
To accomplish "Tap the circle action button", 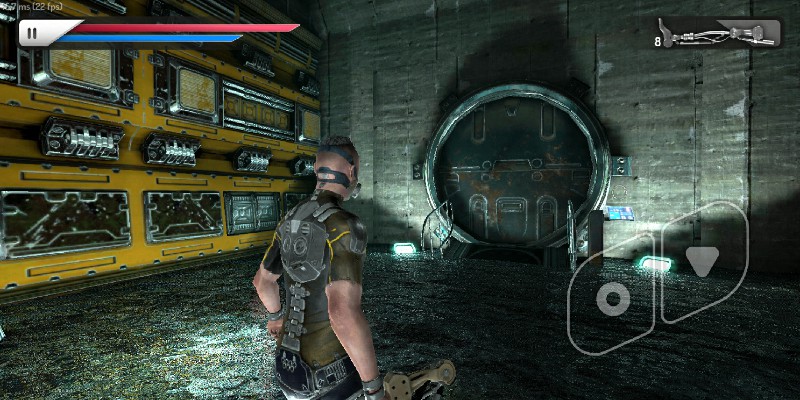I will tap(611, 298).
